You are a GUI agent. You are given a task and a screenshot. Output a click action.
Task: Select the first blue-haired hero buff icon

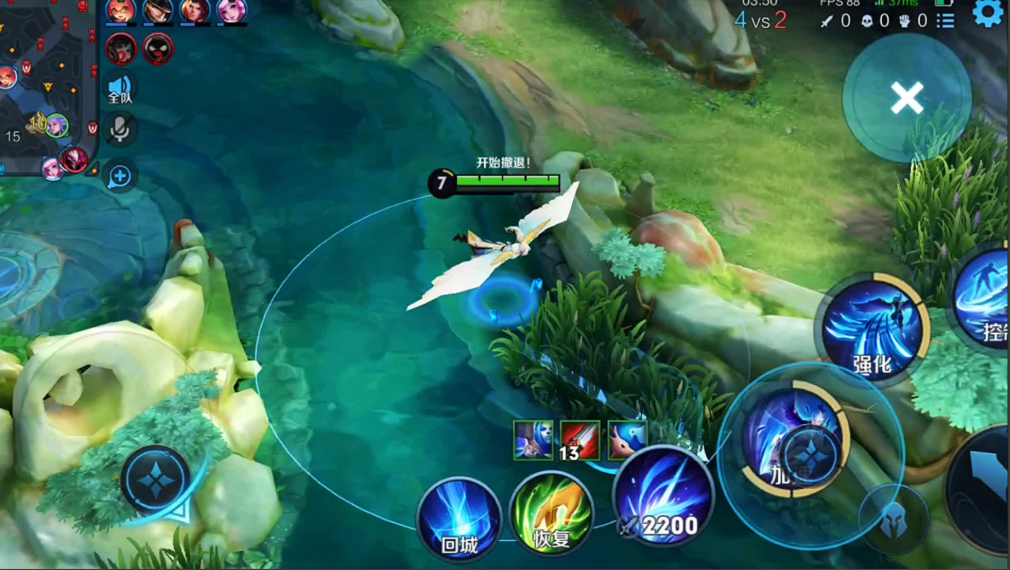pos(533,440)
